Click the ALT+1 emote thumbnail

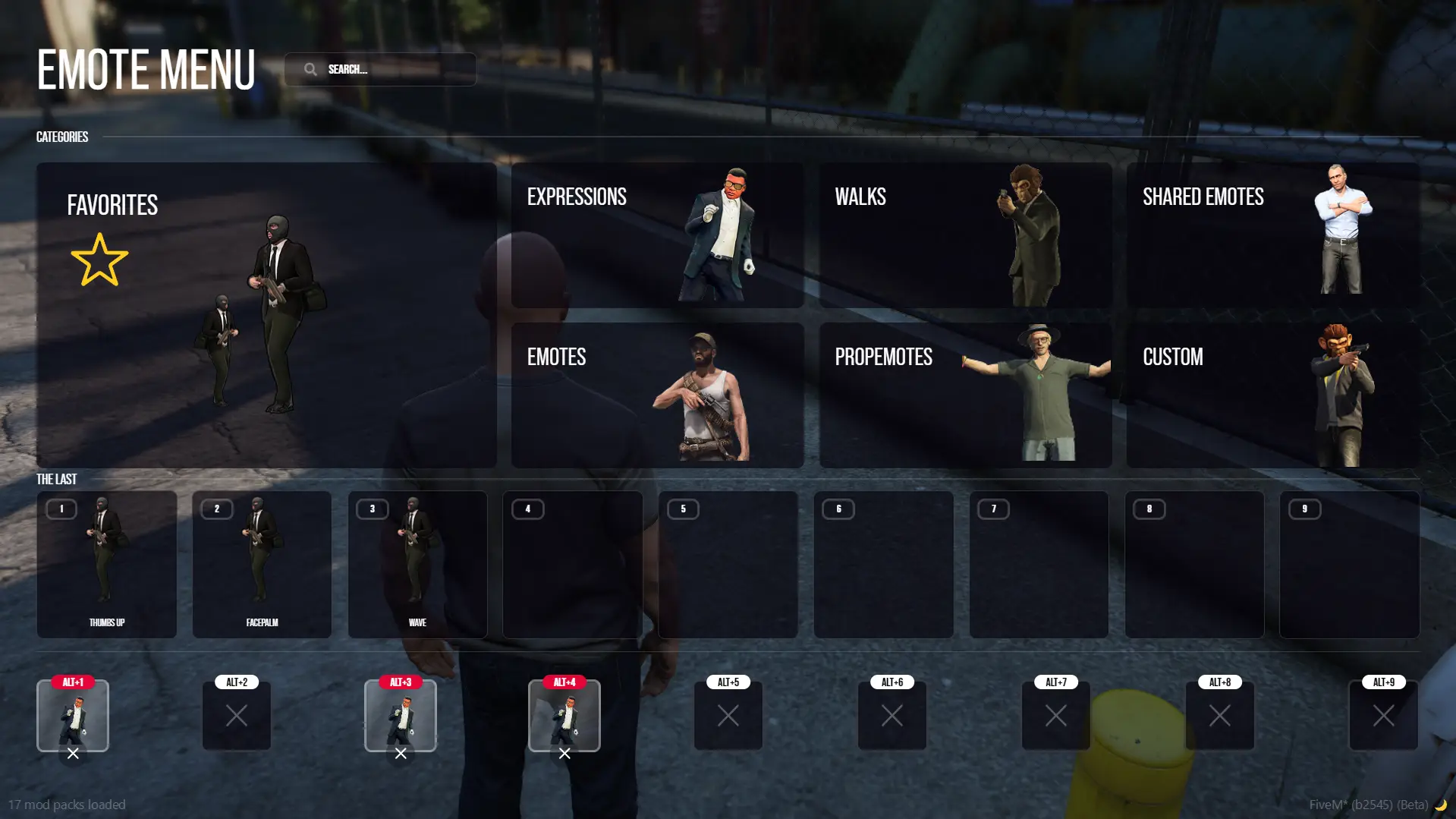click(73, 715)
